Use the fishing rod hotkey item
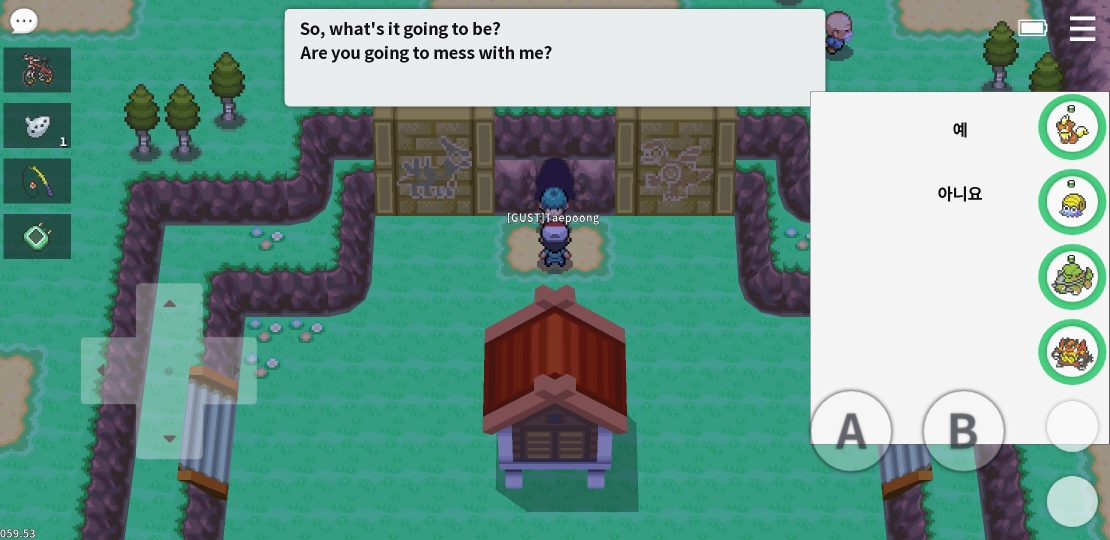Image resolution: width=1110 pixels, height=540 pixels. point(37,181)
